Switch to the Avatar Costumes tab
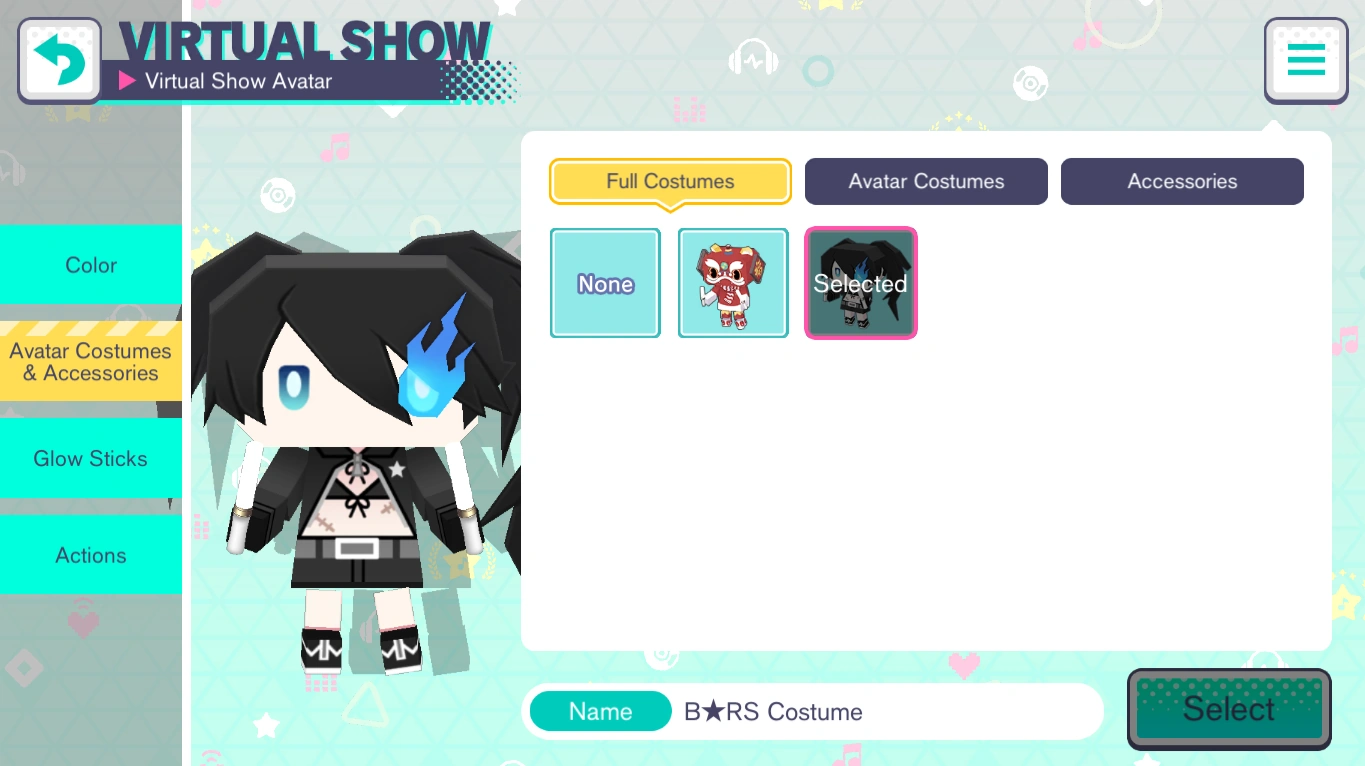The image size is (1365, 766). click(x=925, y=181)
